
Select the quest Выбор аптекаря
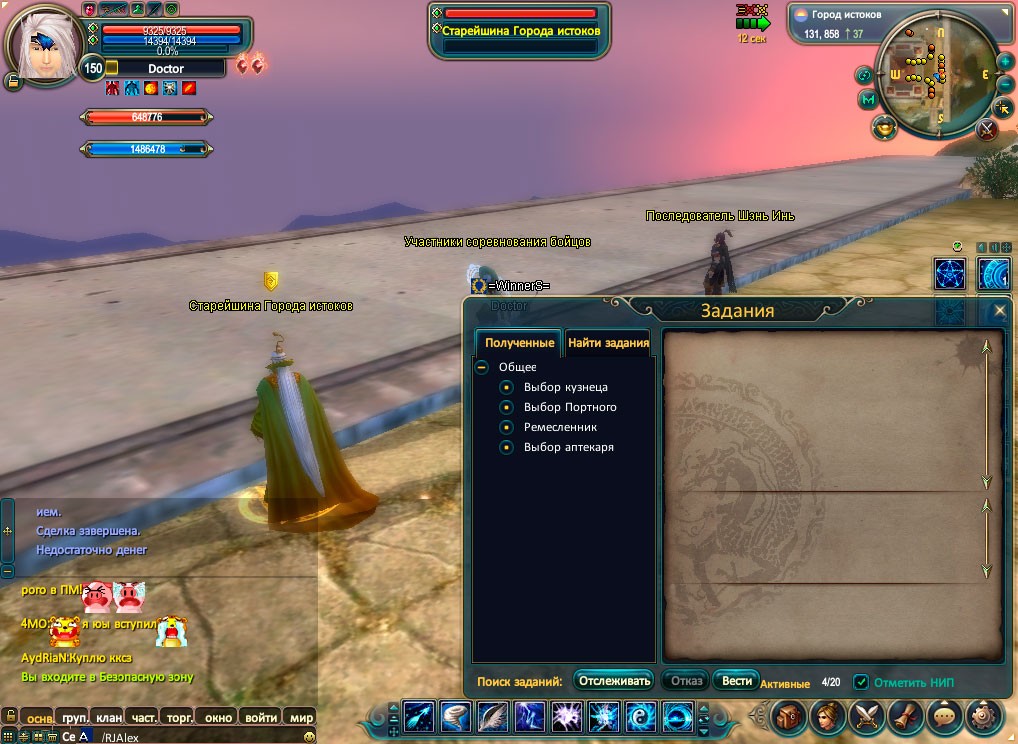click(x=568, y=447)
